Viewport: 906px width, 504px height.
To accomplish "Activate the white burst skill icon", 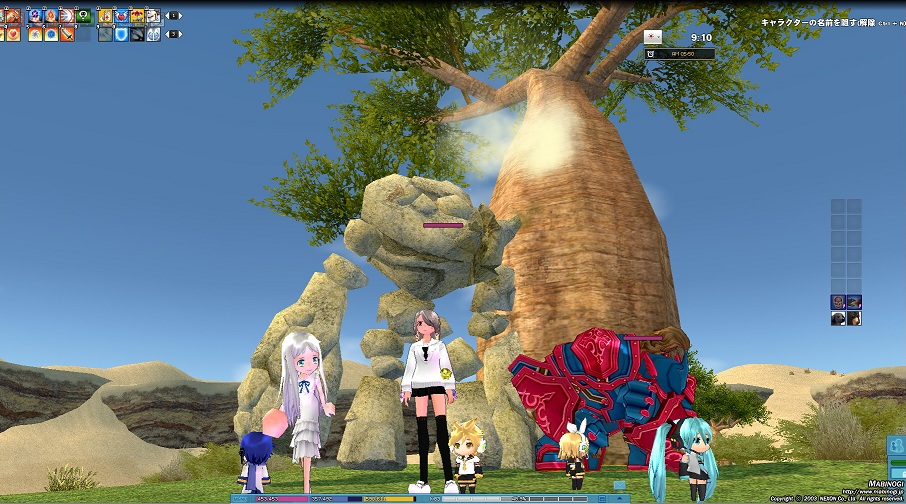I will (67, 16).
